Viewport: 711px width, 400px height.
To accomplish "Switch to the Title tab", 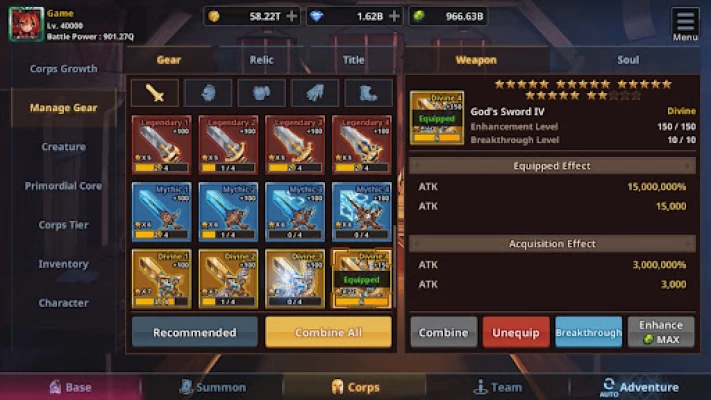I will pyautogui.click(x=353, y=60).
